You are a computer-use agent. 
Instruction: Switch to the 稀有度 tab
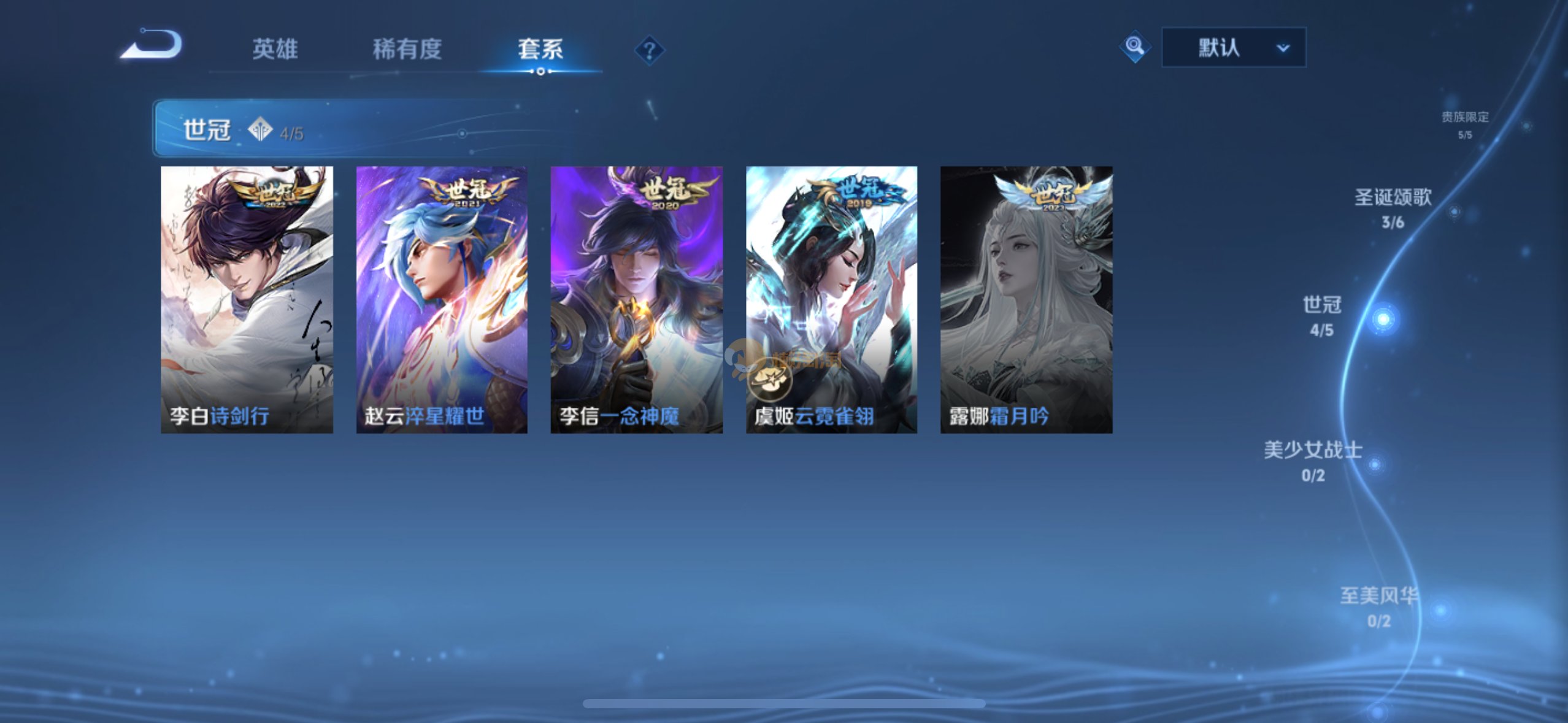[407, 49]
